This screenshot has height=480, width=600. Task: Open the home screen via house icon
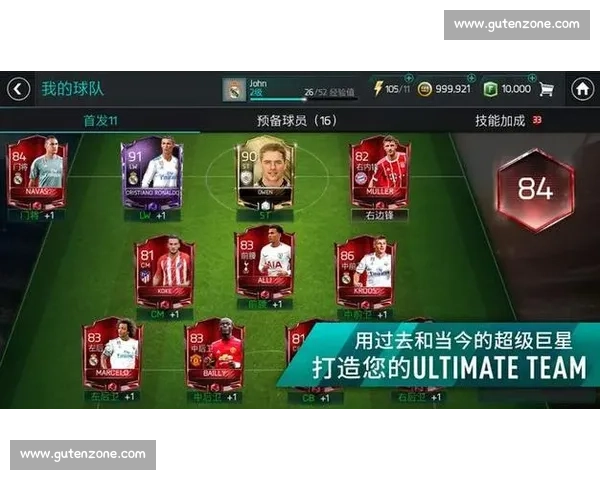[583, 89]
